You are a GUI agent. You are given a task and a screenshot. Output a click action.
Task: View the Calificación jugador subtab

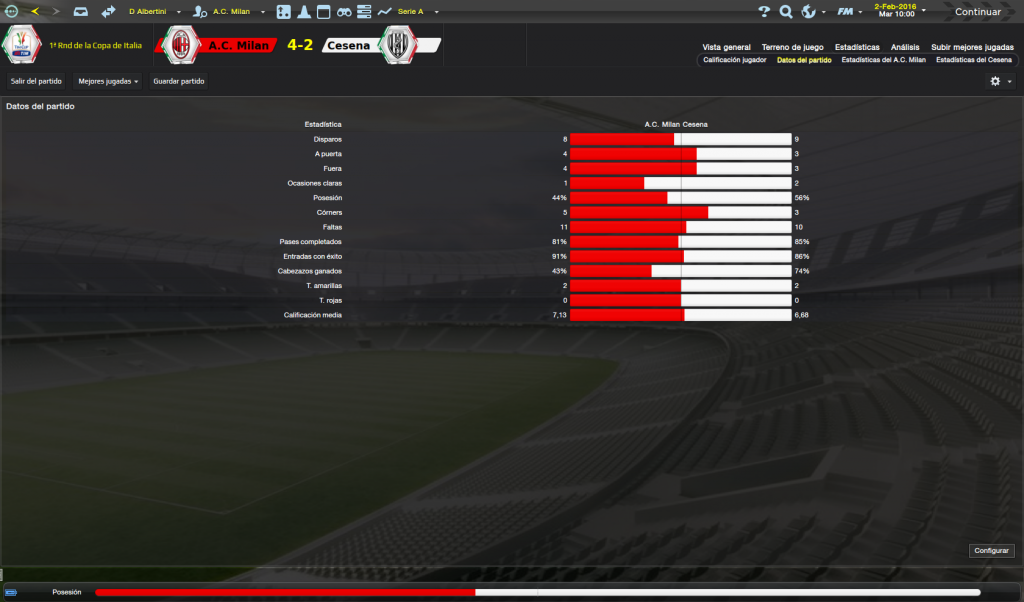[x=735, y=60]
